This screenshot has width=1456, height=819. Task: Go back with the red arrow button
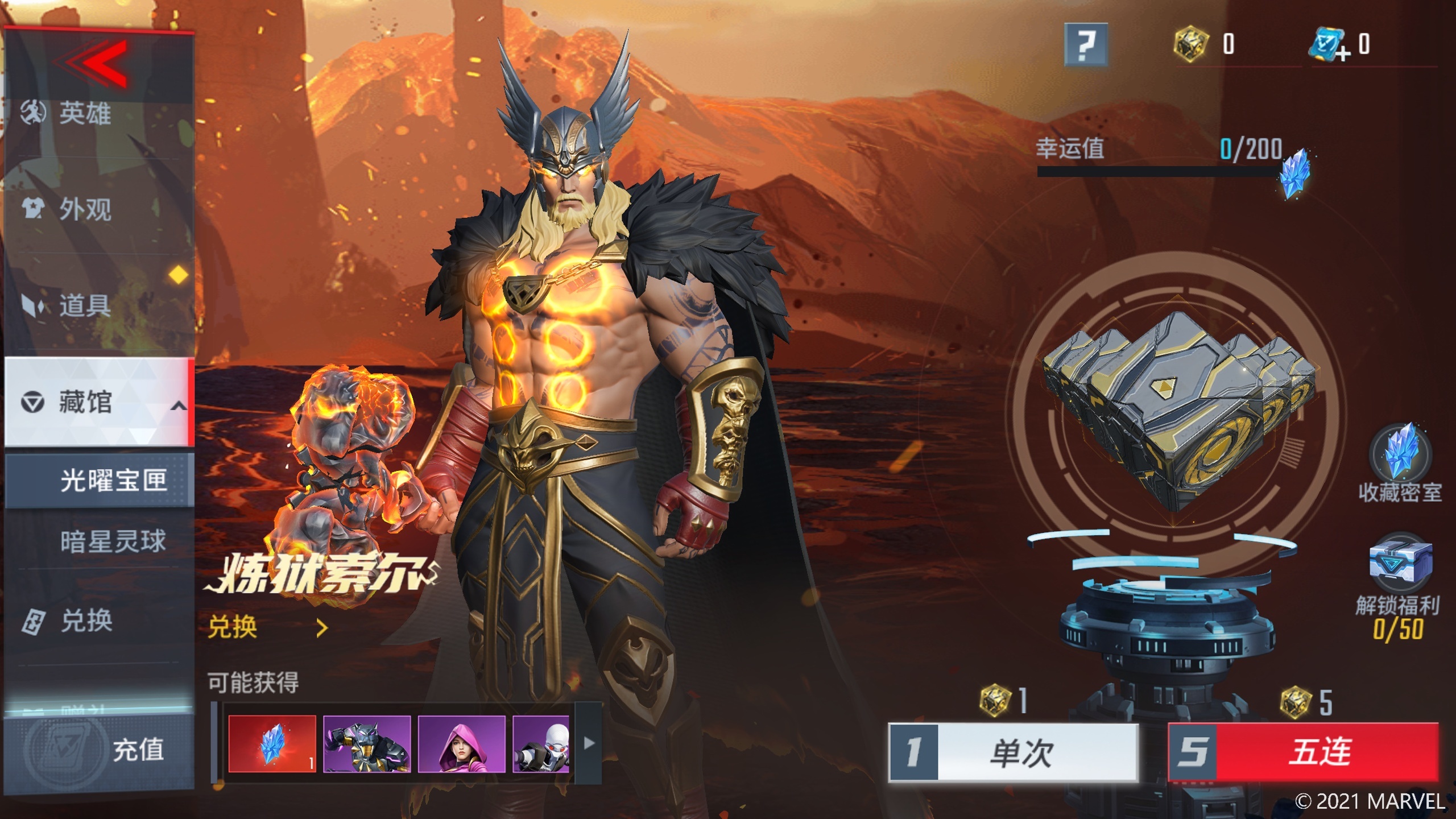tap(94, 64)
